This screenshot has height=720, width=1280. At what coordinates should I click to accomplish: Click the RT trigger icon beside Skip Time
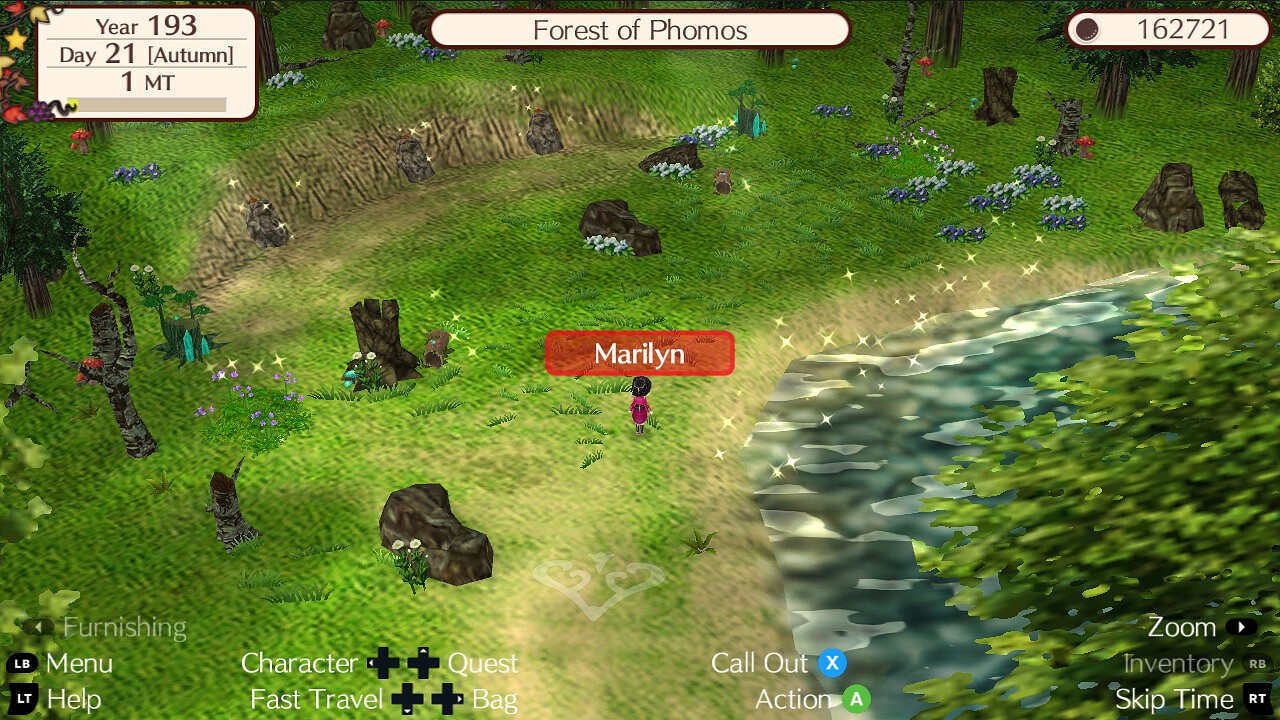(1257, 700)
